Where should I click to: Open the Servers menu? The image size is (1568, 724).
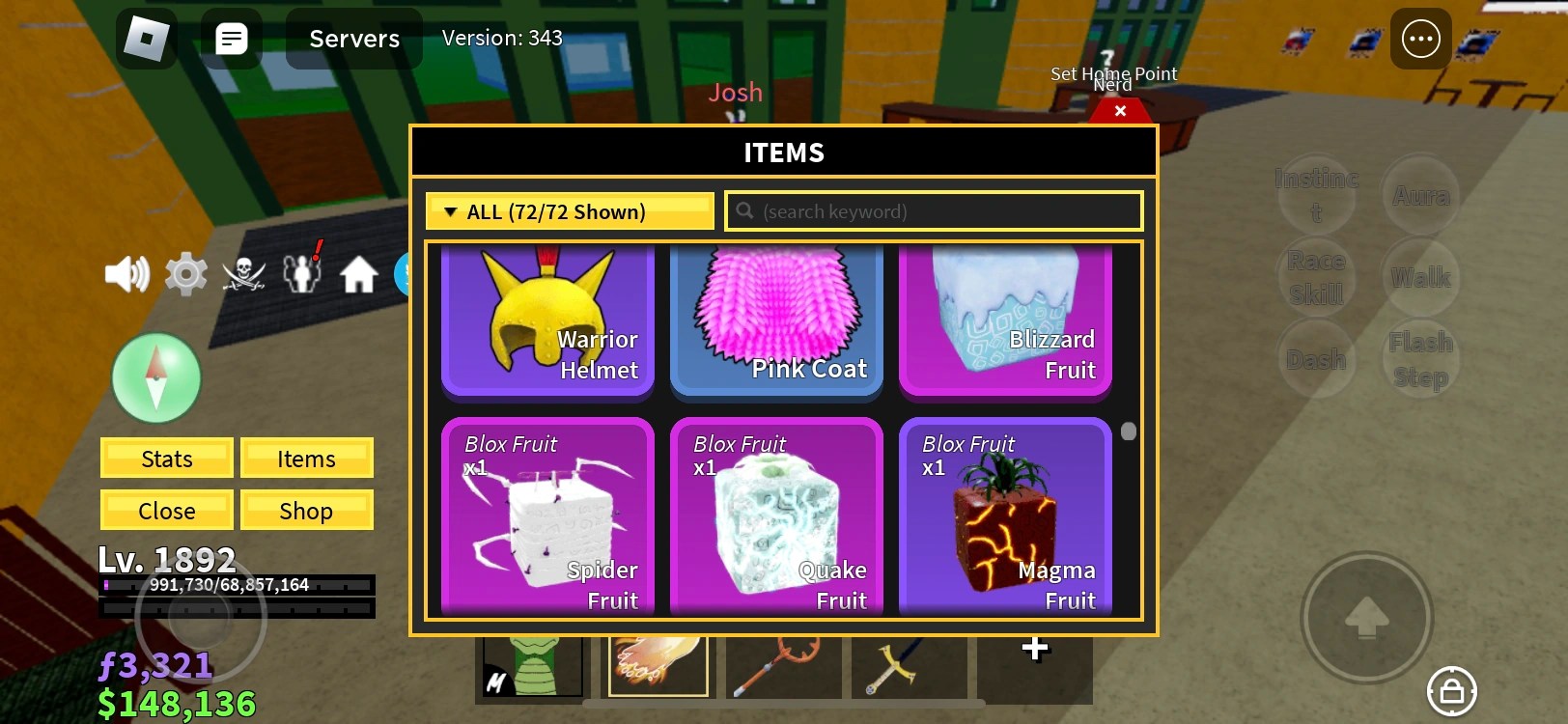[353, 39]
